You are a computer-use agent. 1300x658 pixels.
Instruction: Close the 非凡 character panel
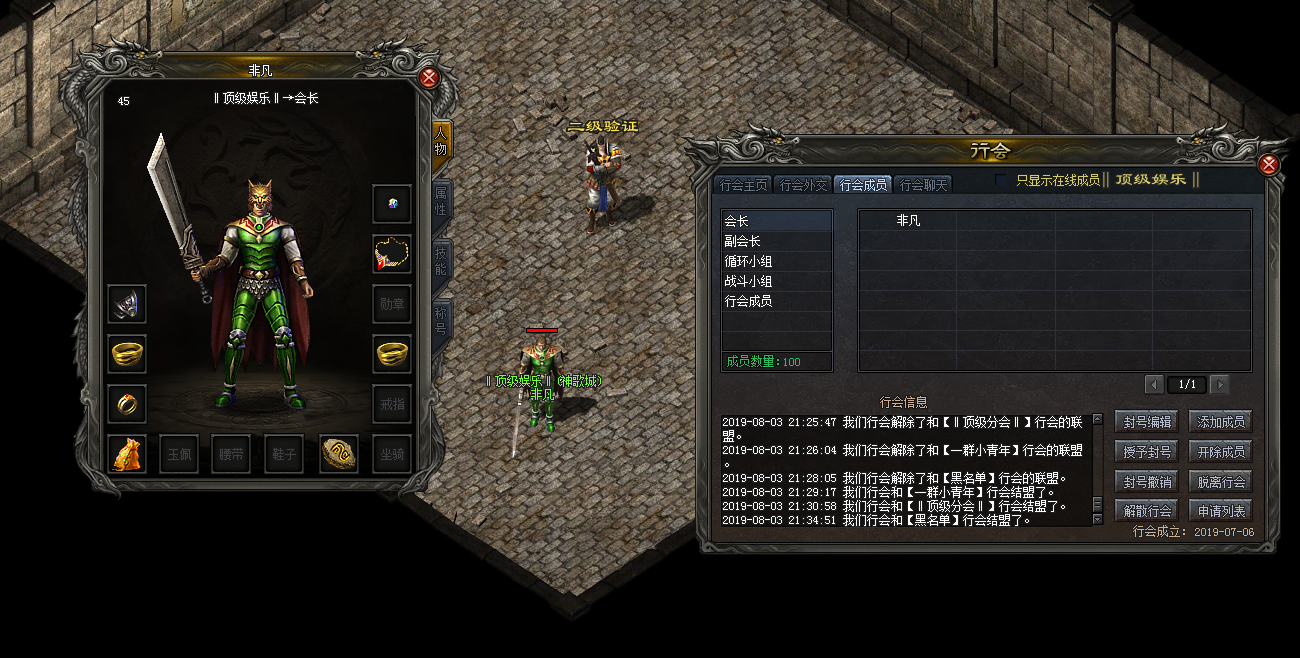(429, 78)
